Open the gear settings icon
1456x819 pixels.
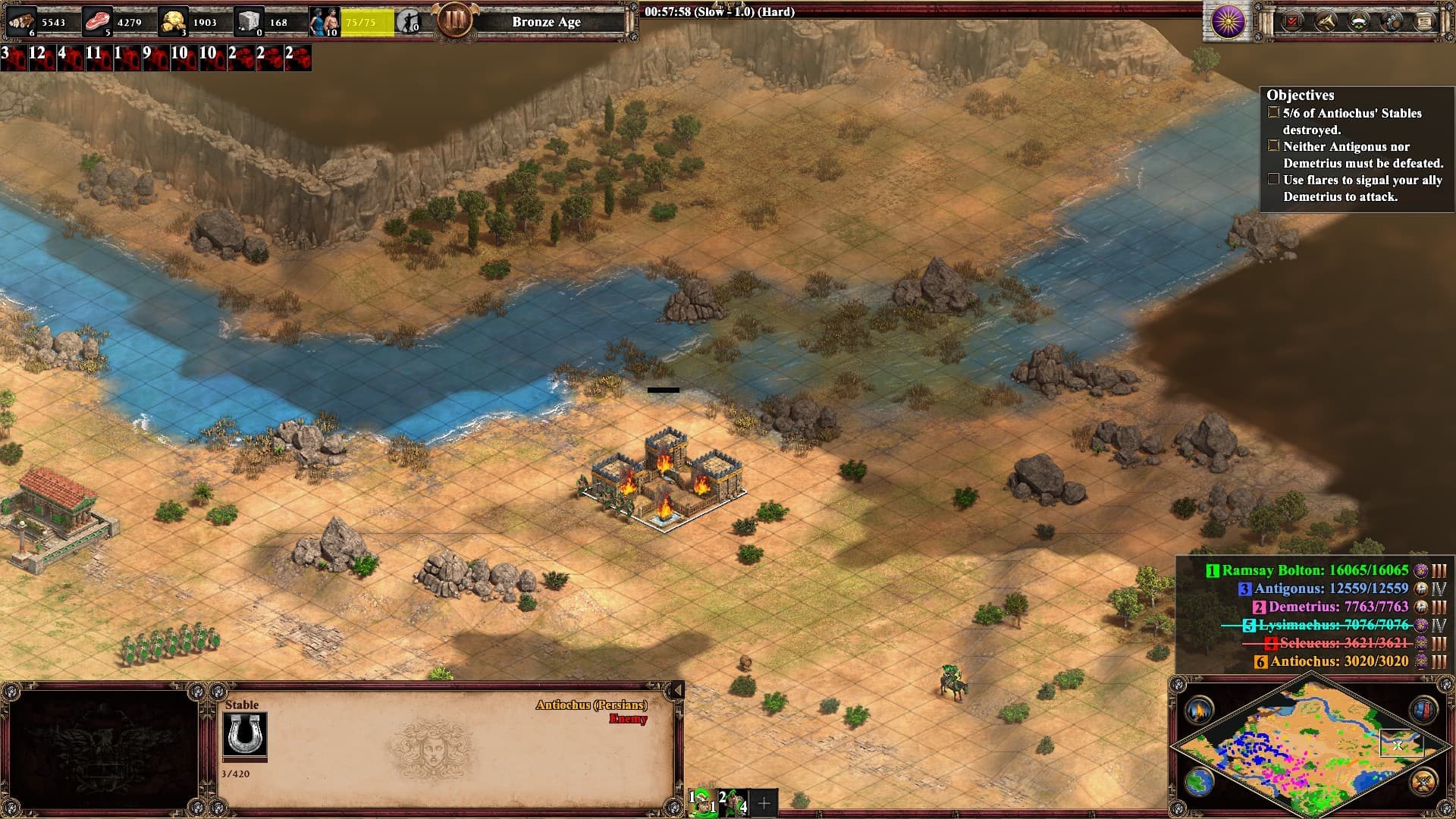1392,22
